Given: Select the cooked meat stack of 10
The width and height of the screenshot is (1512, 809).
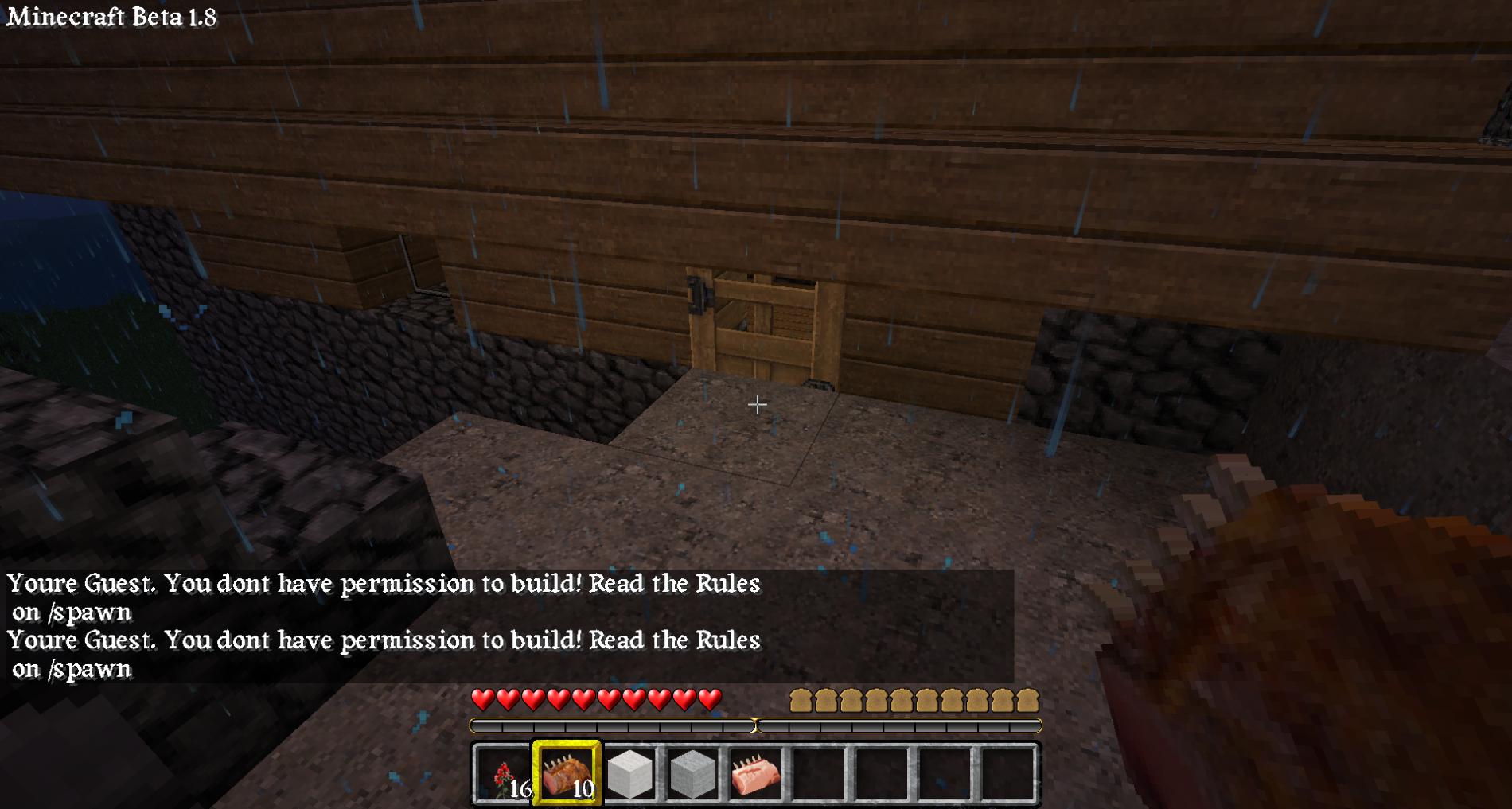Looking at the screenshot, I should (x=567, y=773).
